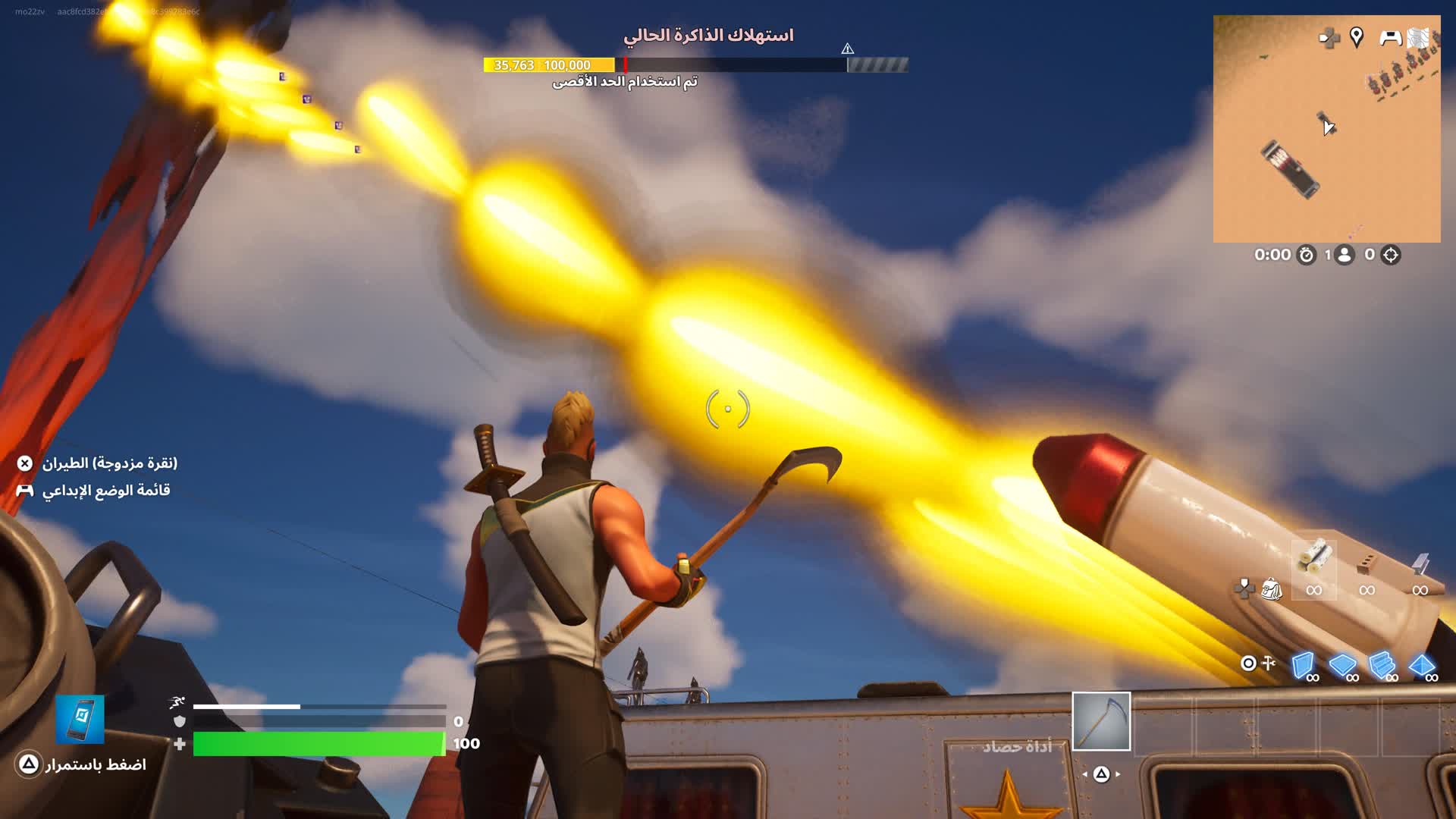Open the folded map icon
This screenshot has width=1456, height=819.
1418,38
